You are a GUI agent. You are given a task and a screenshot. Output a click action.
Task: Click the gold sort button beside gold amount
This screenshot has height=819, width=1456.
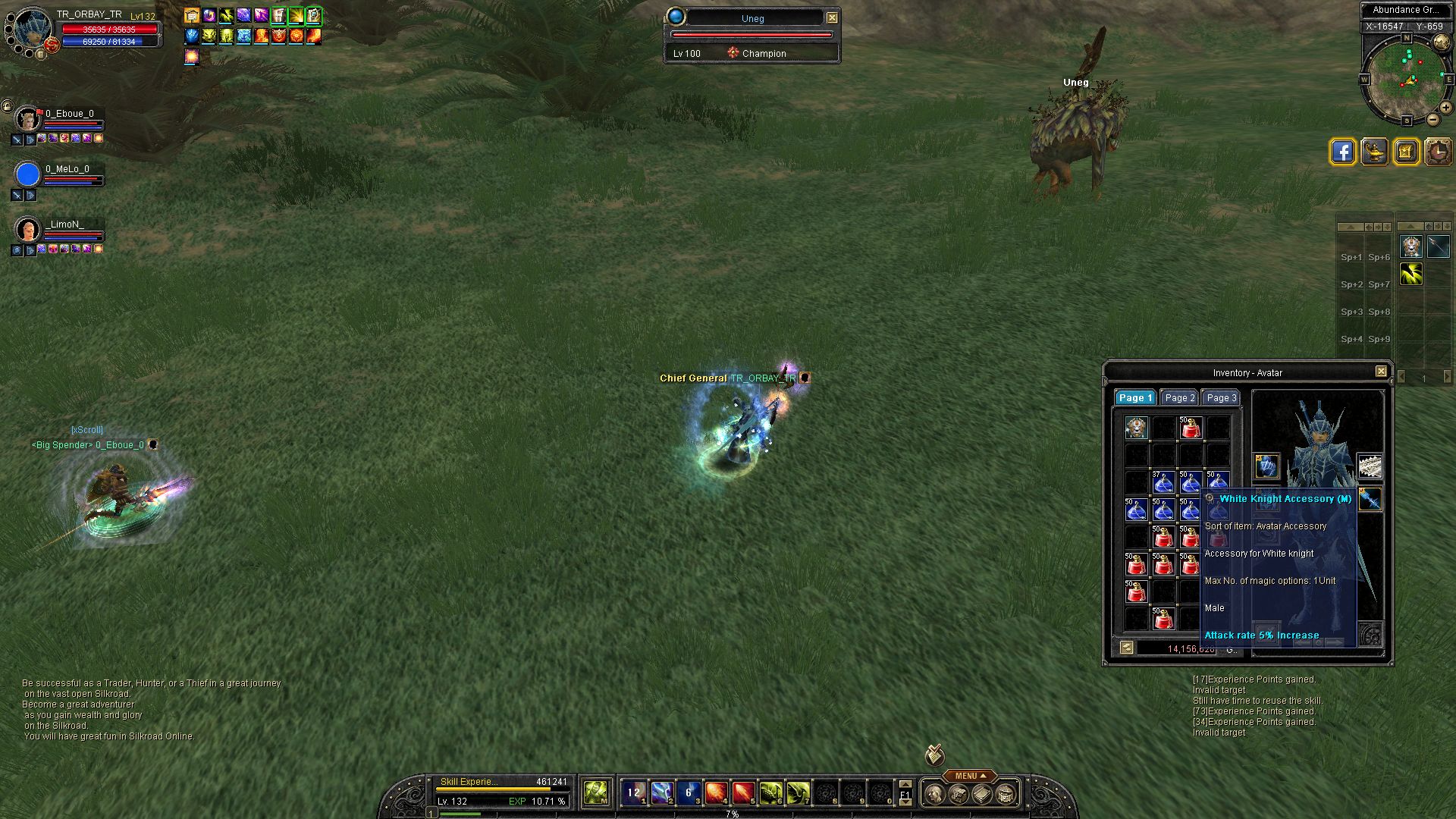(x=1126, y=648)
